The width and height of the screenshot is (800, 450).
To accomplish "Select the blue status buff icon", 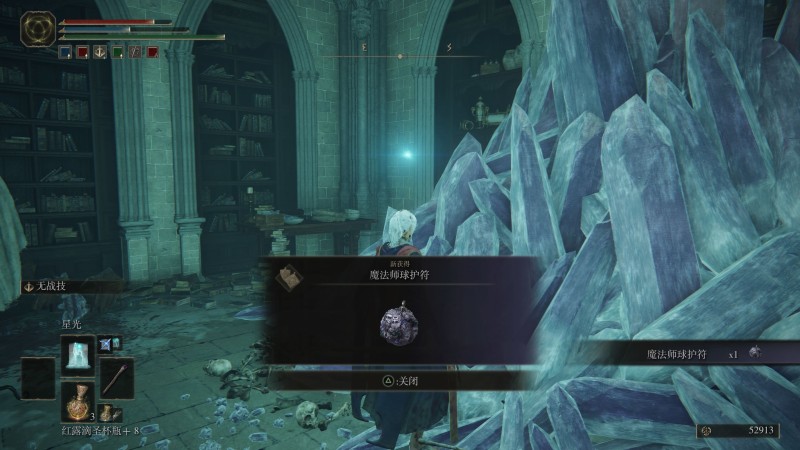I will coord(65,53).
